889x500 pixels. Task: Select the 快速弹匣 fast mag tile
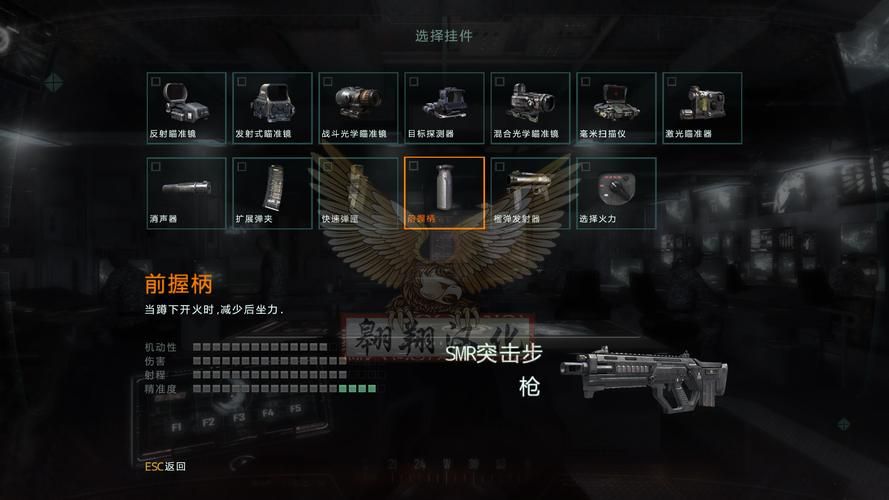click(x=358, y=193)
